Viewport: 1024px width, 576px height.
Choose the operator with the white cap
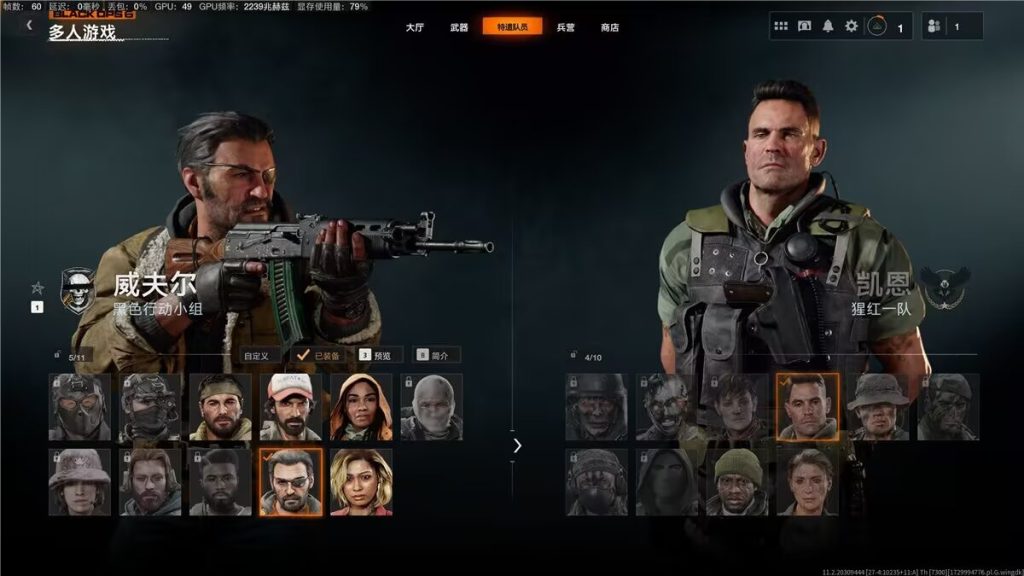291,407
